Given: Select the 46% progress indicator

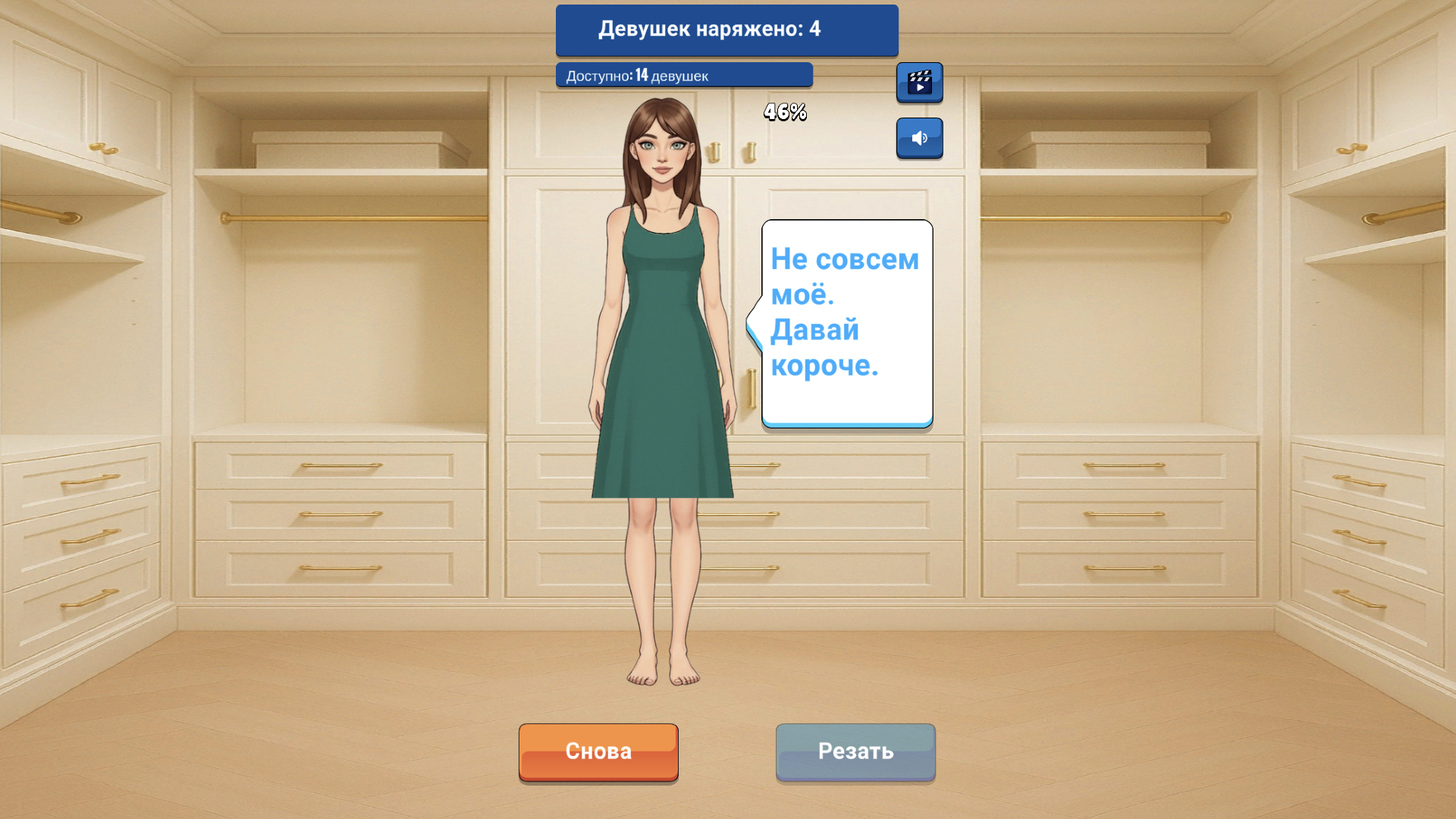Looking at the screenshot, I should pyautogui.click(x=783, y=112).
